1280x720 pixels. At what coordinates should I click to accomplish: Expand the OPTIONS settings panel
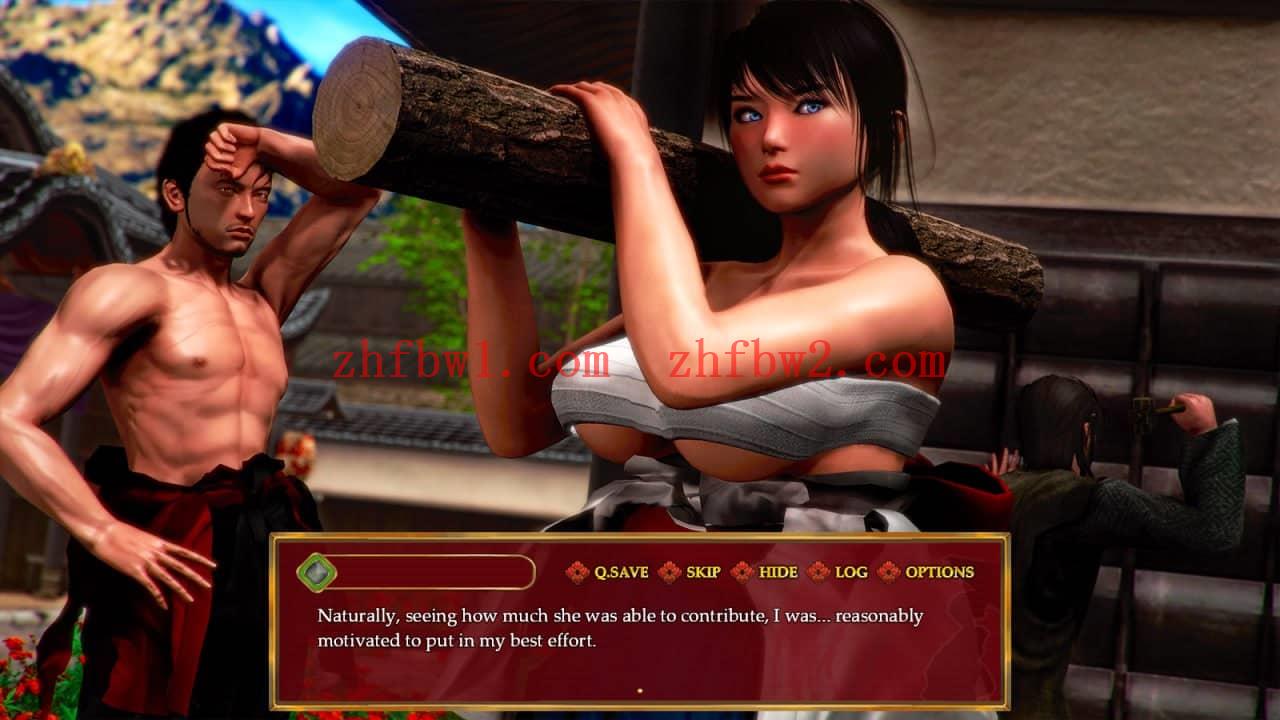pyautogui.click(x=938, y=573)
